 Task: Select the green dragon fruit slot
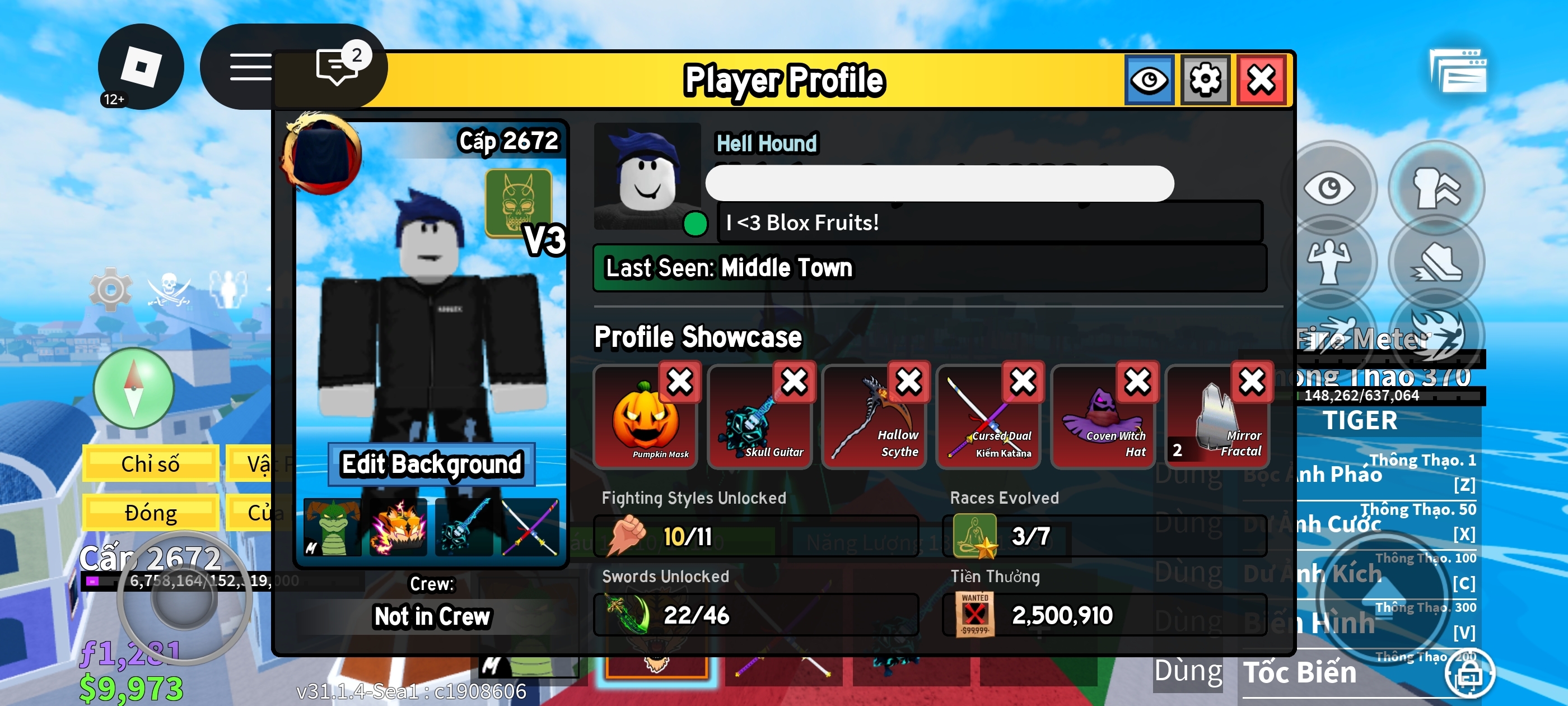pos(332,527)
